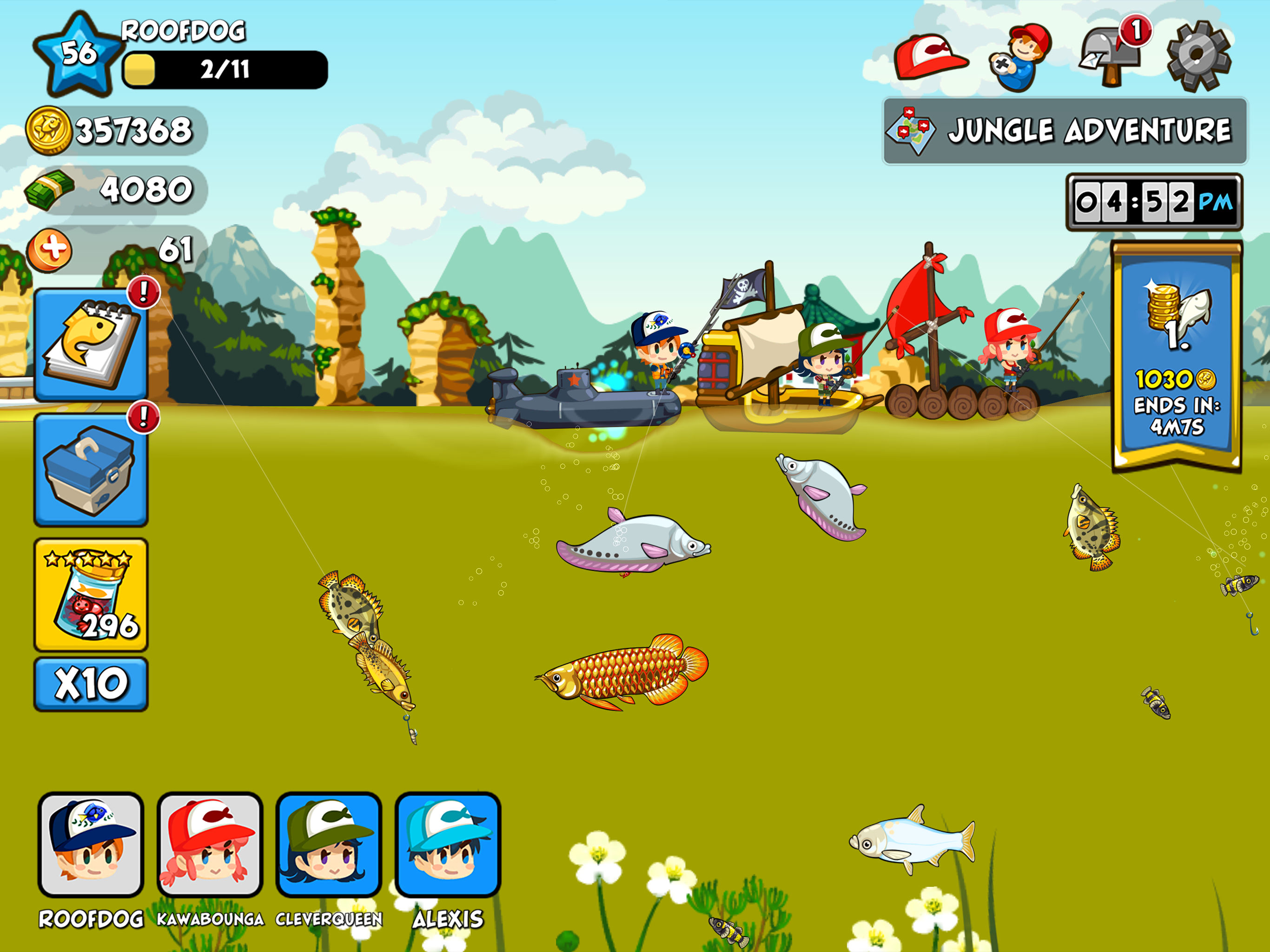Select the Alexis player portrait
The height and width of the screenshot is (952, 1270).
coord(448,844)
